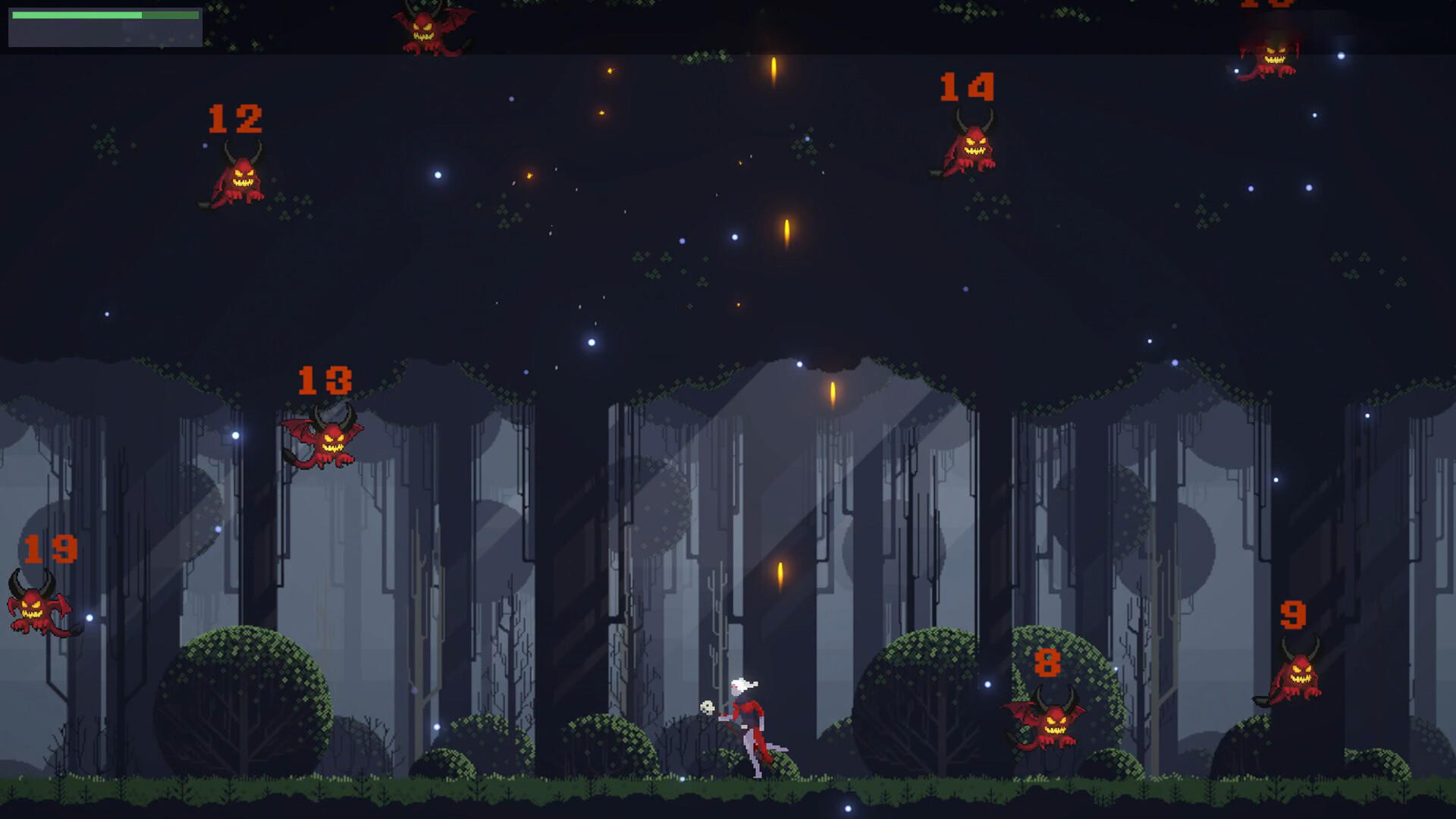The width and height of the screenshot is (1456, 819).
Task: Click the red number 12 above the demon
Action: coord(236,118)
